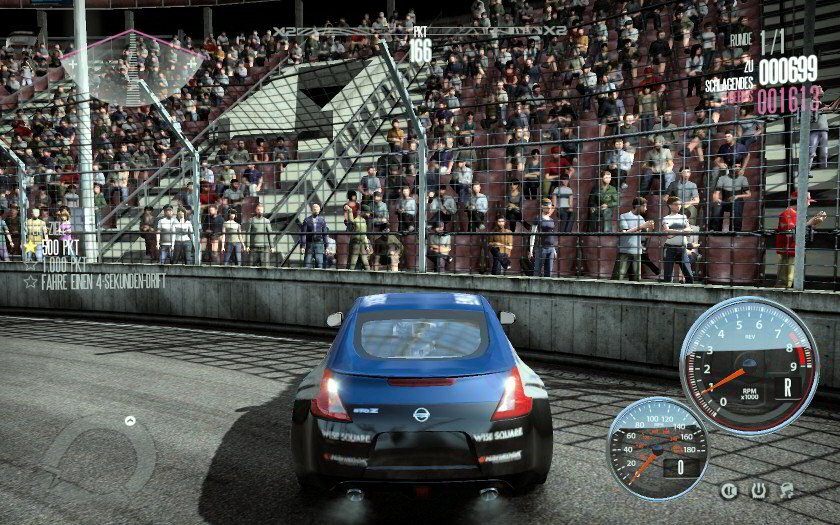
Task: Click the brake assist indicator icon
Action: 729,491
